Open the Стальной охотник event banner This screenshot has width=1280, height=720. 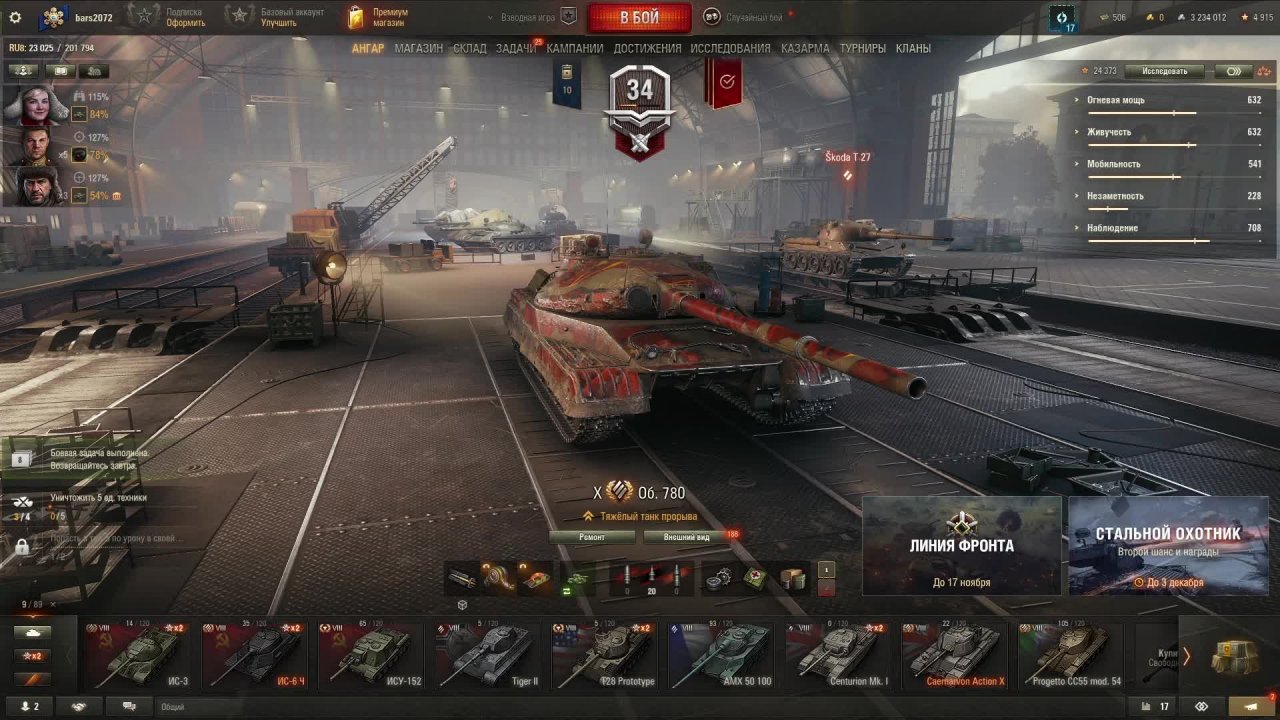1168,545
